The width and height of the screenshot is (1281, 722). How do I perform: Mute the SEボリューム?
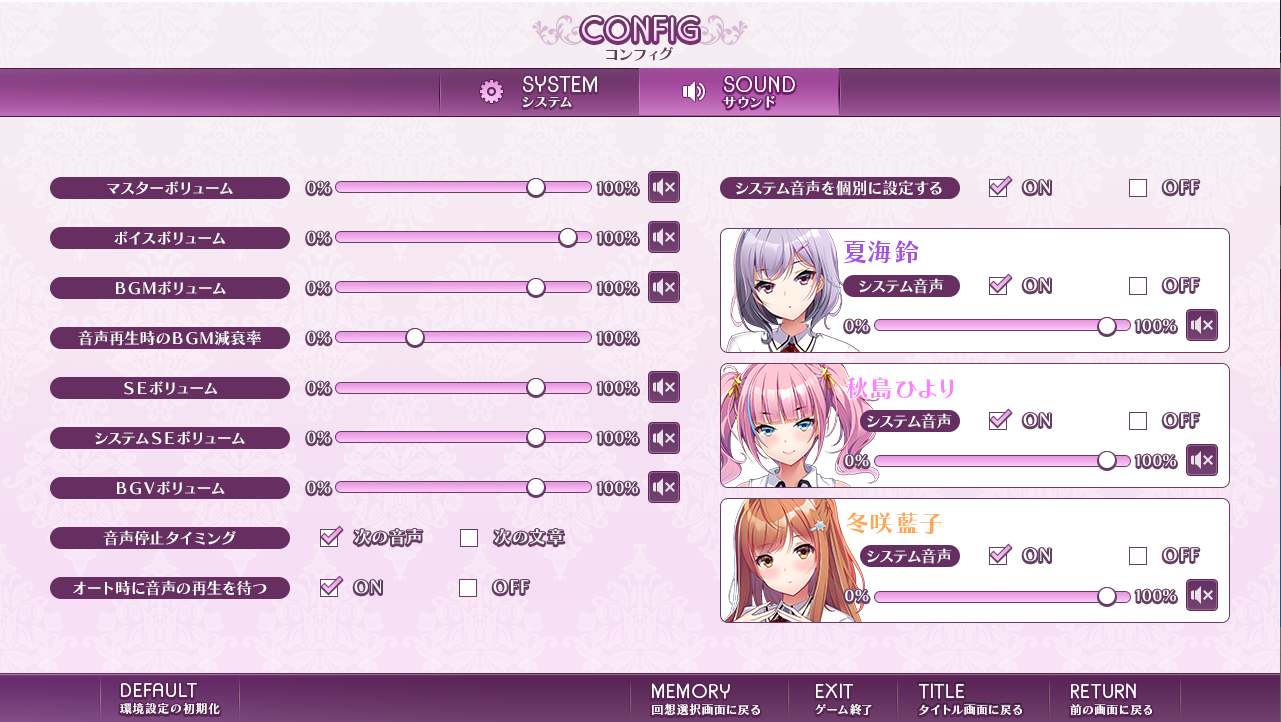click(x=663, y=387)
